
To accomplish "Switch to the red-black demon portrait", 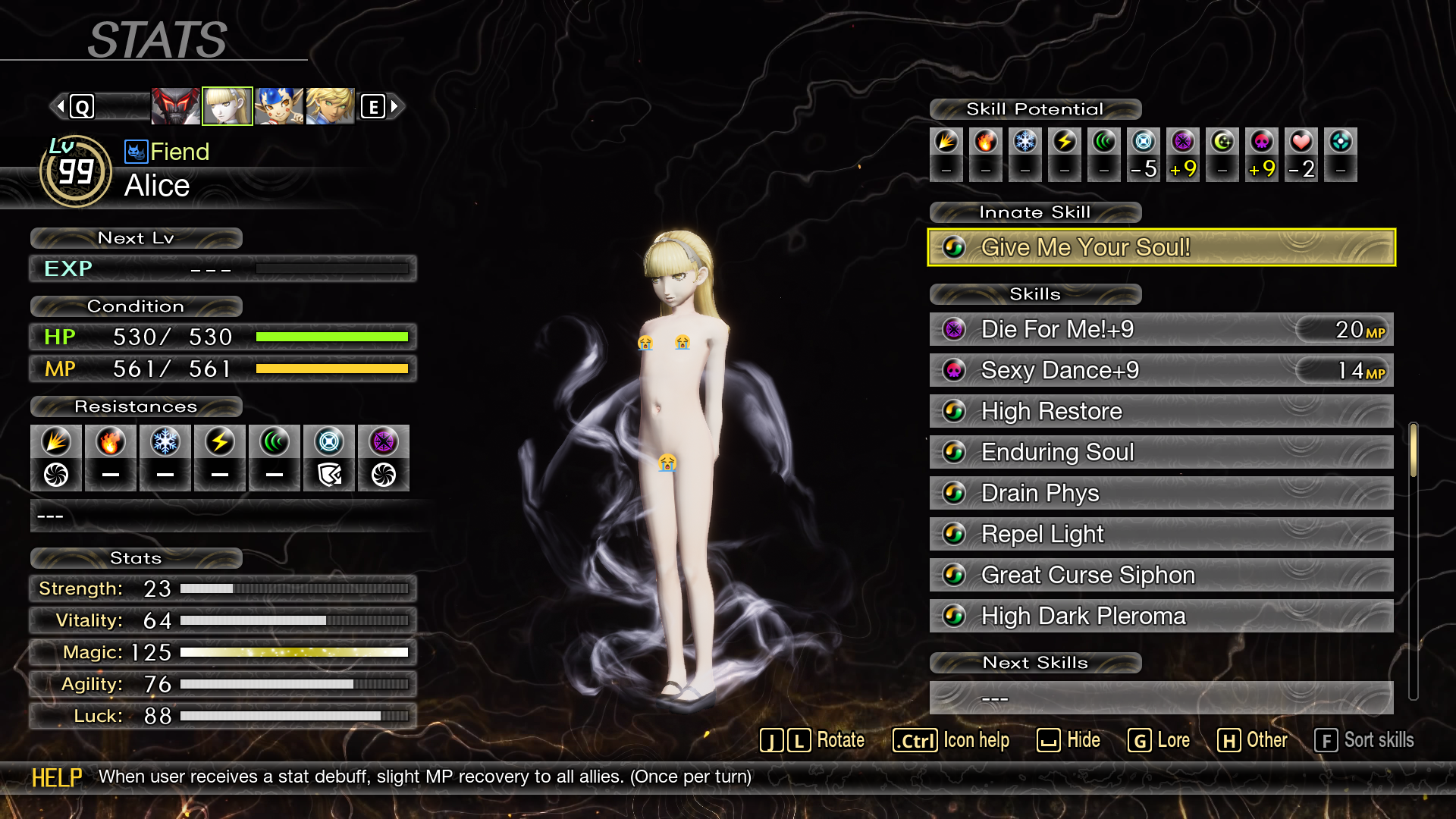I will [x=175, y=106].
